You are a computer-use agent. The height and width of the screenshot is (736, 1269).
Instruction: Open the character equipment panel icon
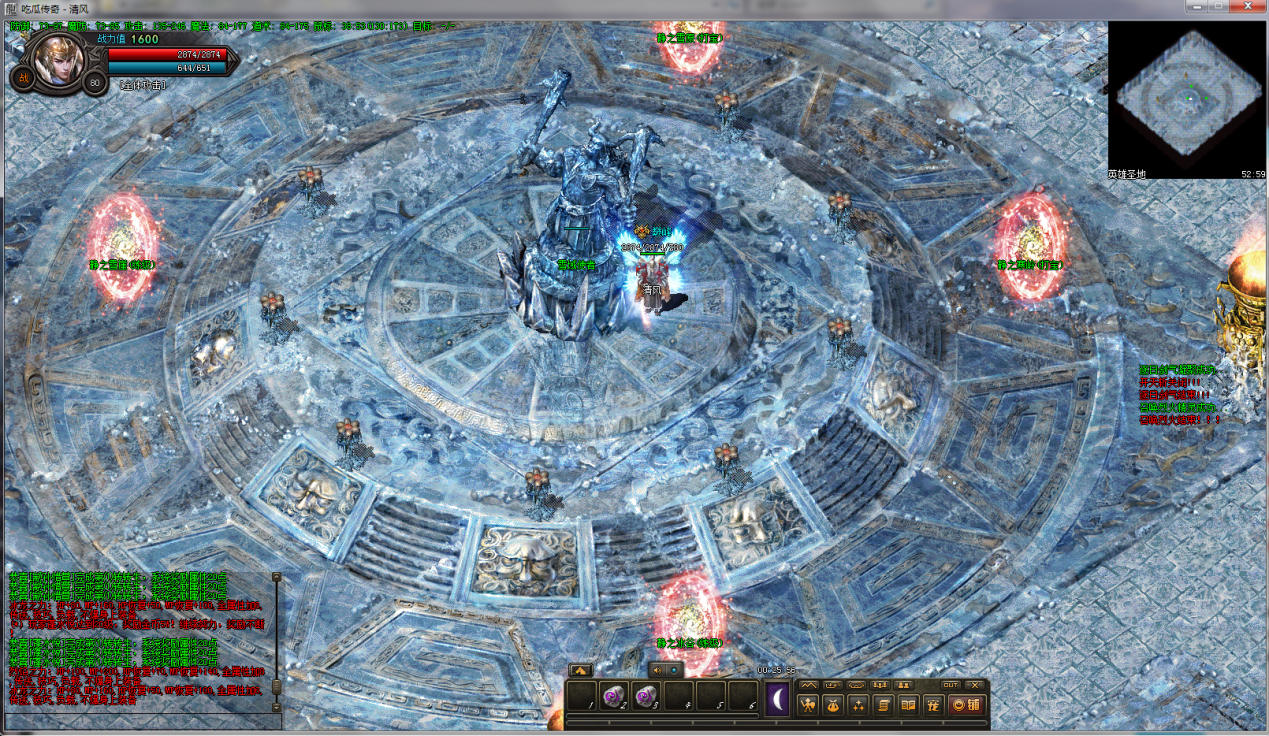[809, 705]
